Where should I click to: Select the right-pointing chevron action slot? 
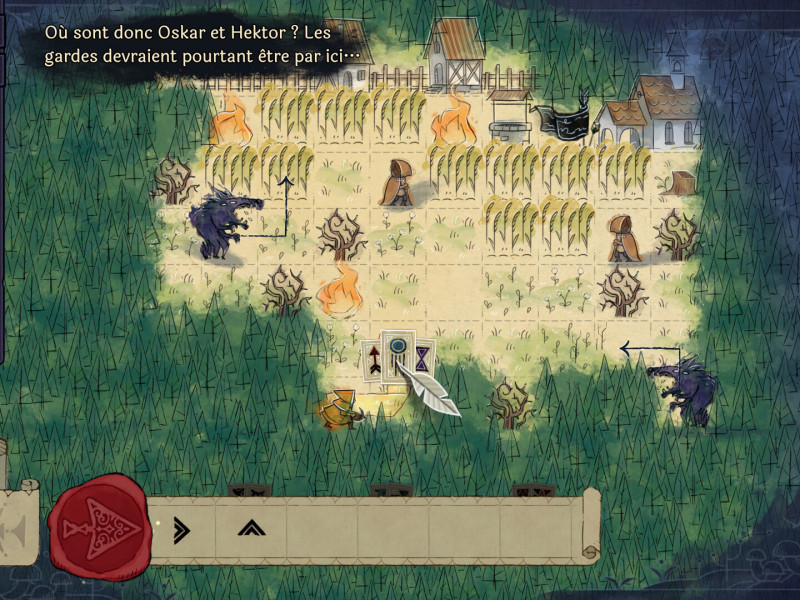(181, 529)
